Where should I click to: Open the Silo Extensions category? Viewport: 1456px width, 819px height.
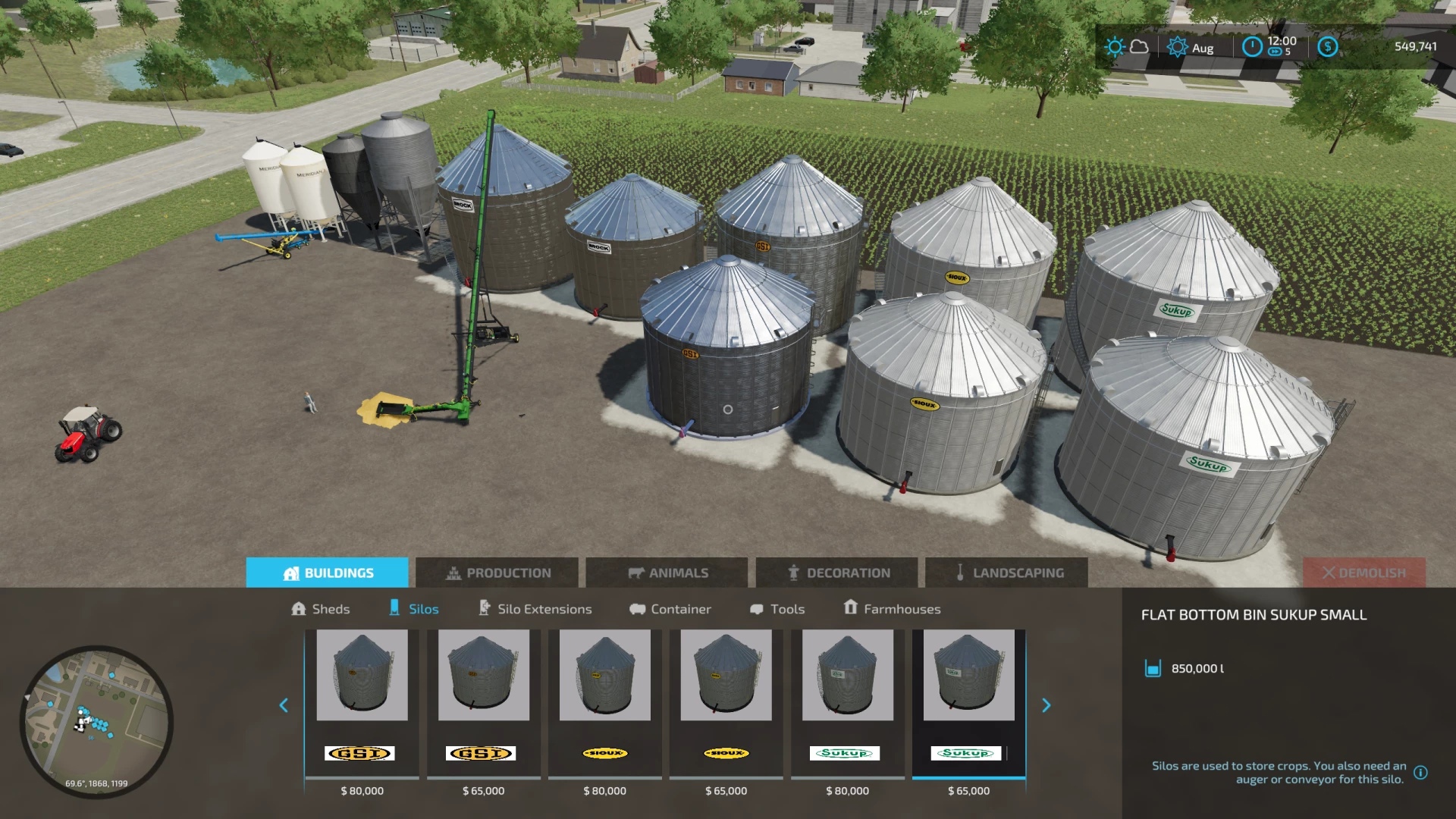point(535,609)
